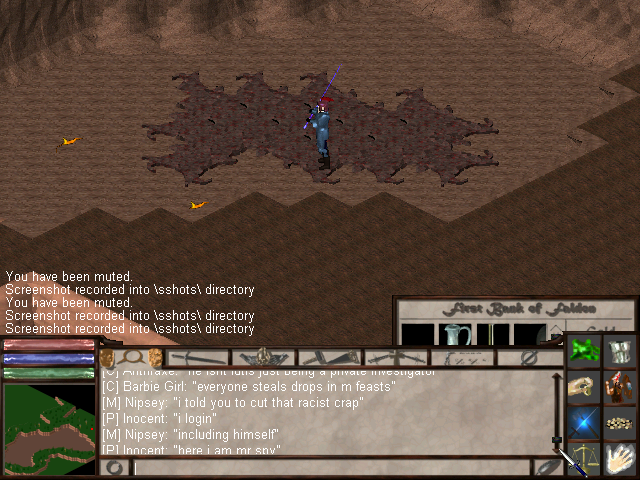The width and height of the screenshot is (640, 480).
Task: Activate the open white hand icon
Action: tap(620, 458)
